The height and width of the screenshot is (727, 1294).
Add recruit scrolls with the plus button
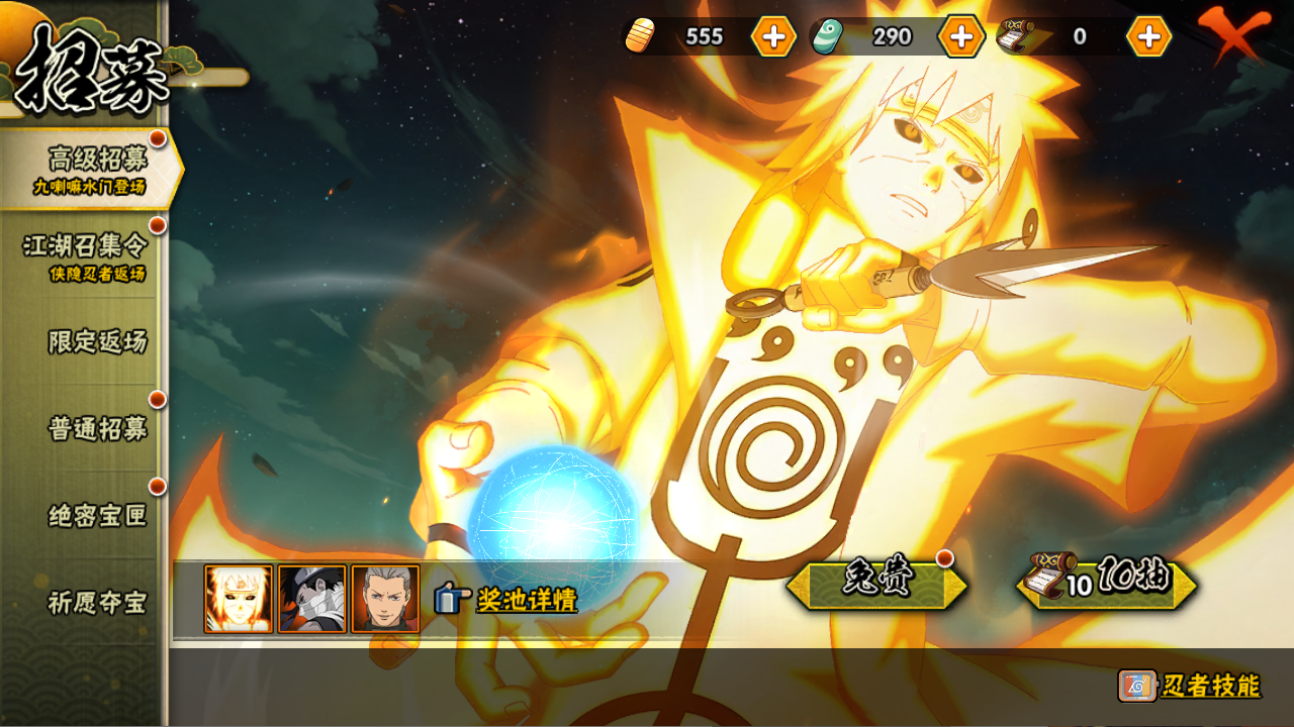click(x=1148, y=37)
